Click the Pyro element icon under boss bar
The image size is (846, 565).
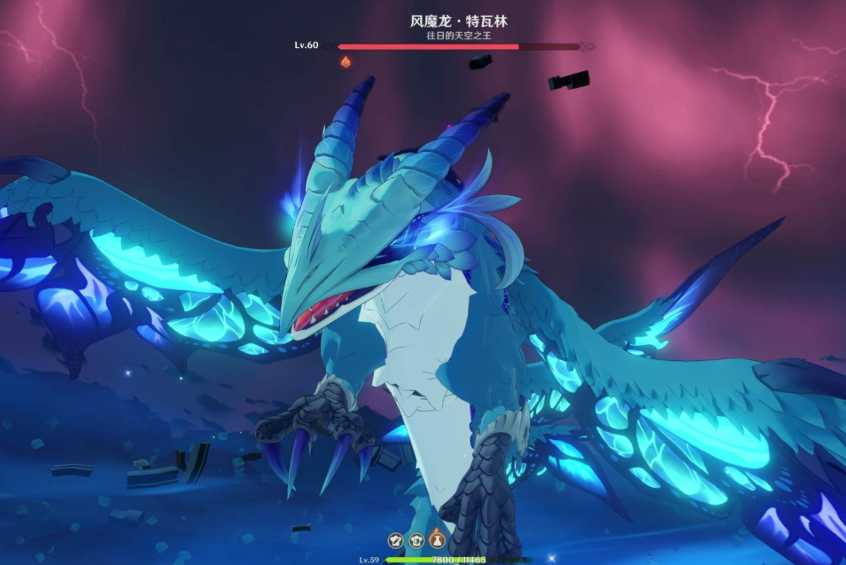[x=346, y=61]
